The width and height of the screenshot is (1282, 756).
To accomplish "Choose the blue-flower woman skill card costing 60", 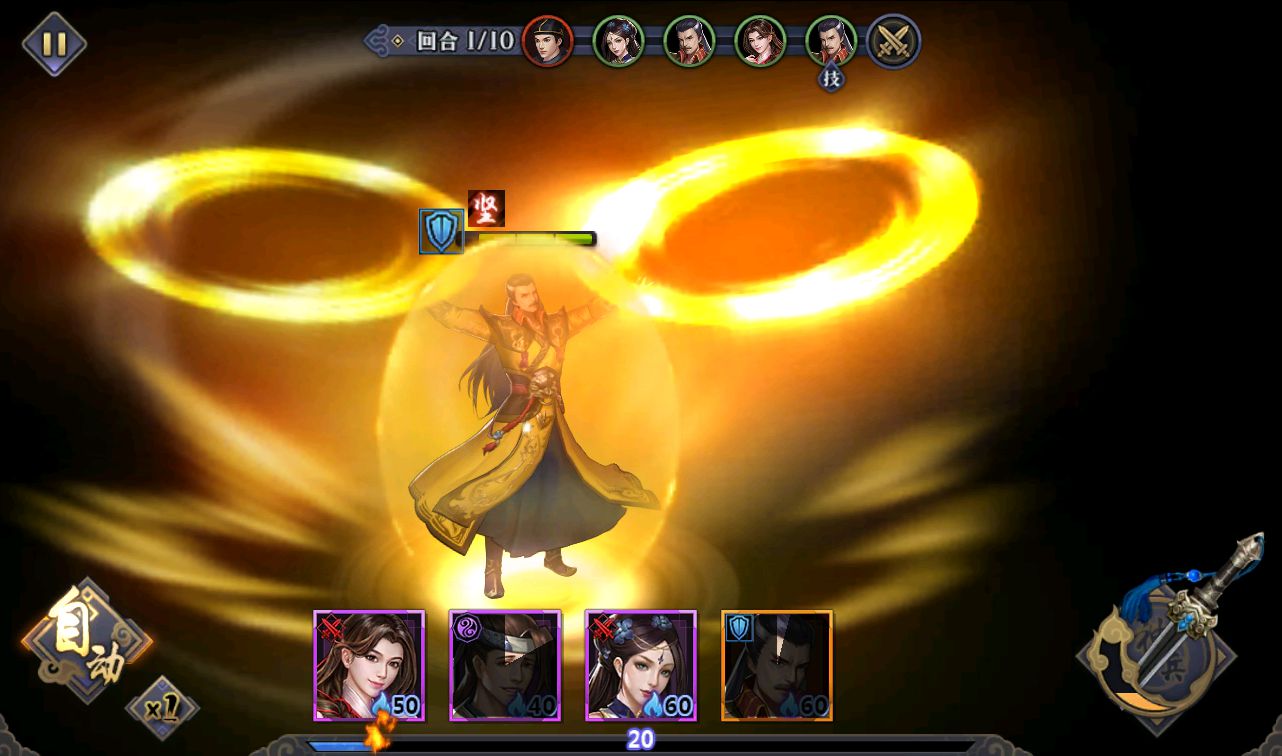I will tap(641, 666).
